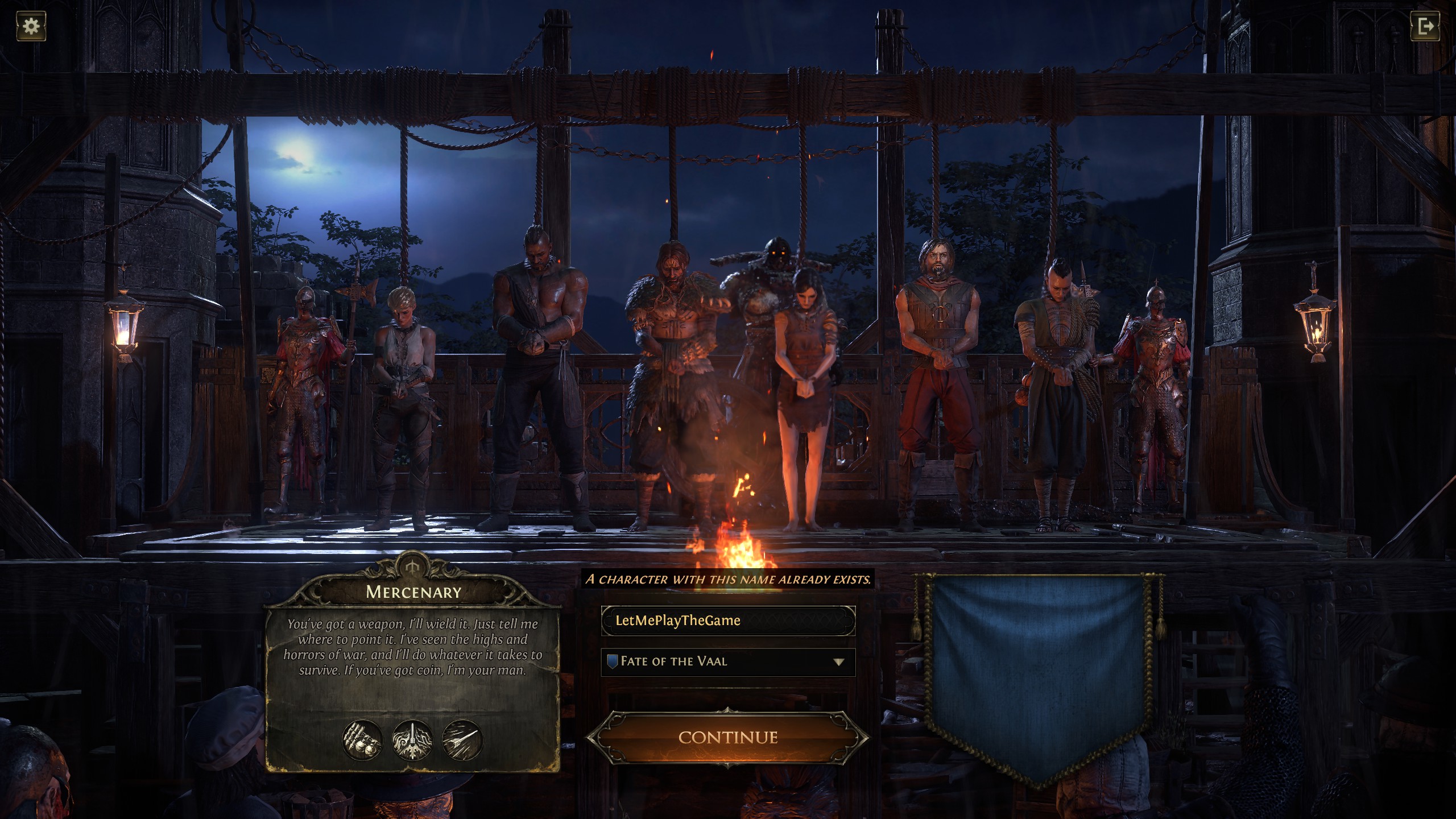Viewport: 1456px width, 819px height.
Task: Open the gear settings menu
Action: click(31, 26)
